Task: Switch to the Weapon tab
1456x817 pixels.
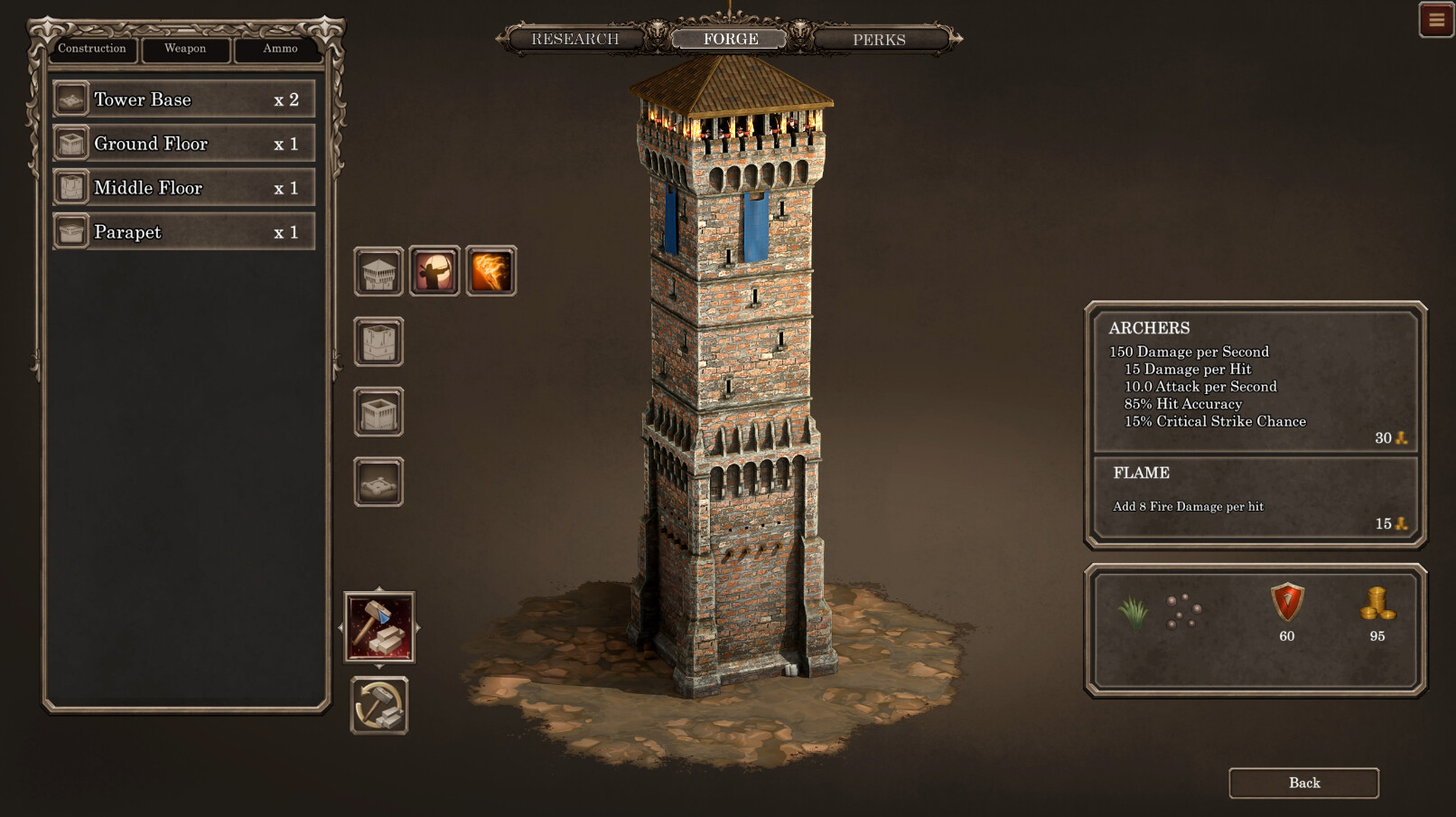Action: click(185, 50)
